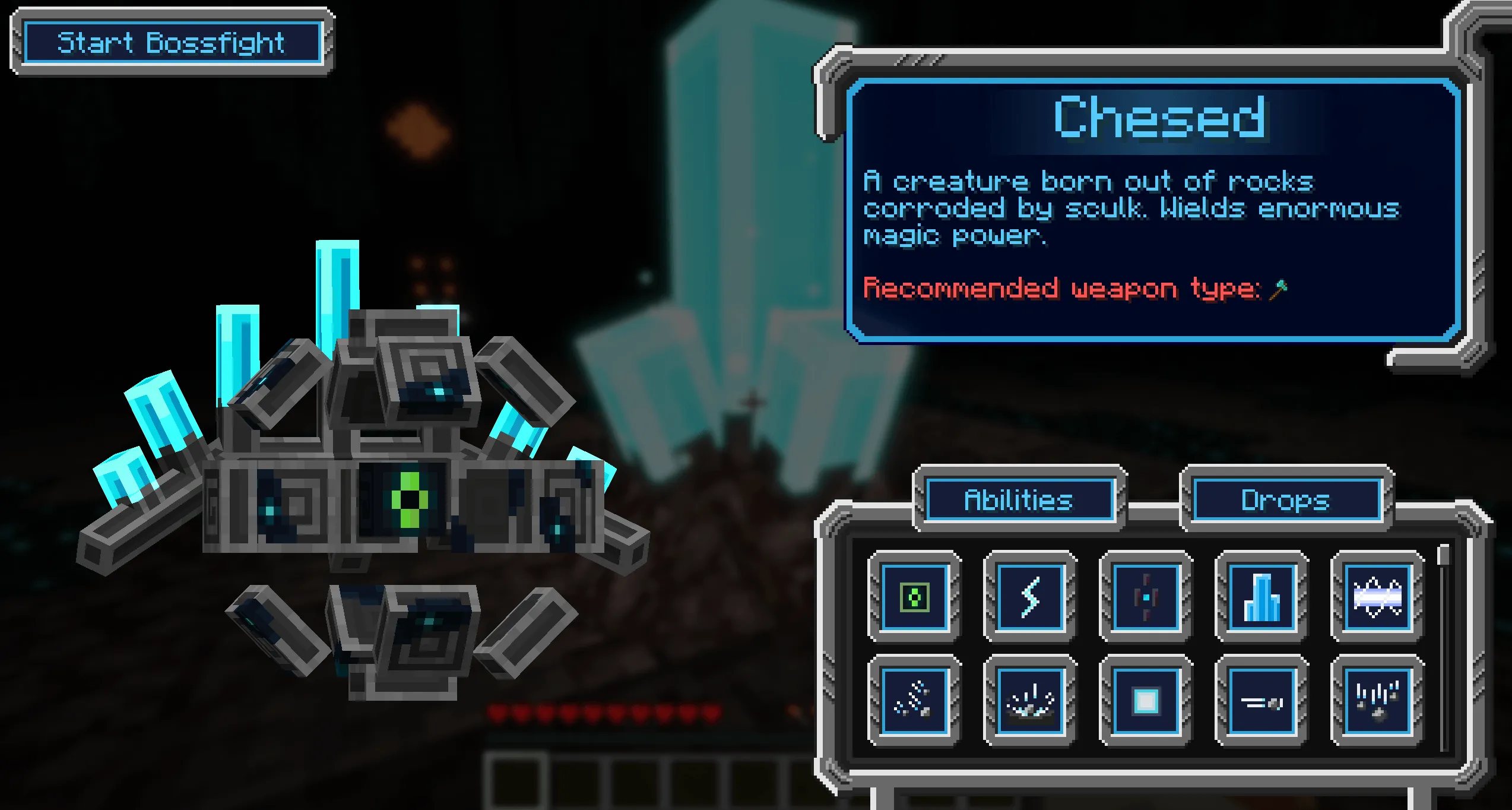Toggle off the highlighted first ability slot
The width and height of the screenshot is (1512, 810).
coord(914,597)
